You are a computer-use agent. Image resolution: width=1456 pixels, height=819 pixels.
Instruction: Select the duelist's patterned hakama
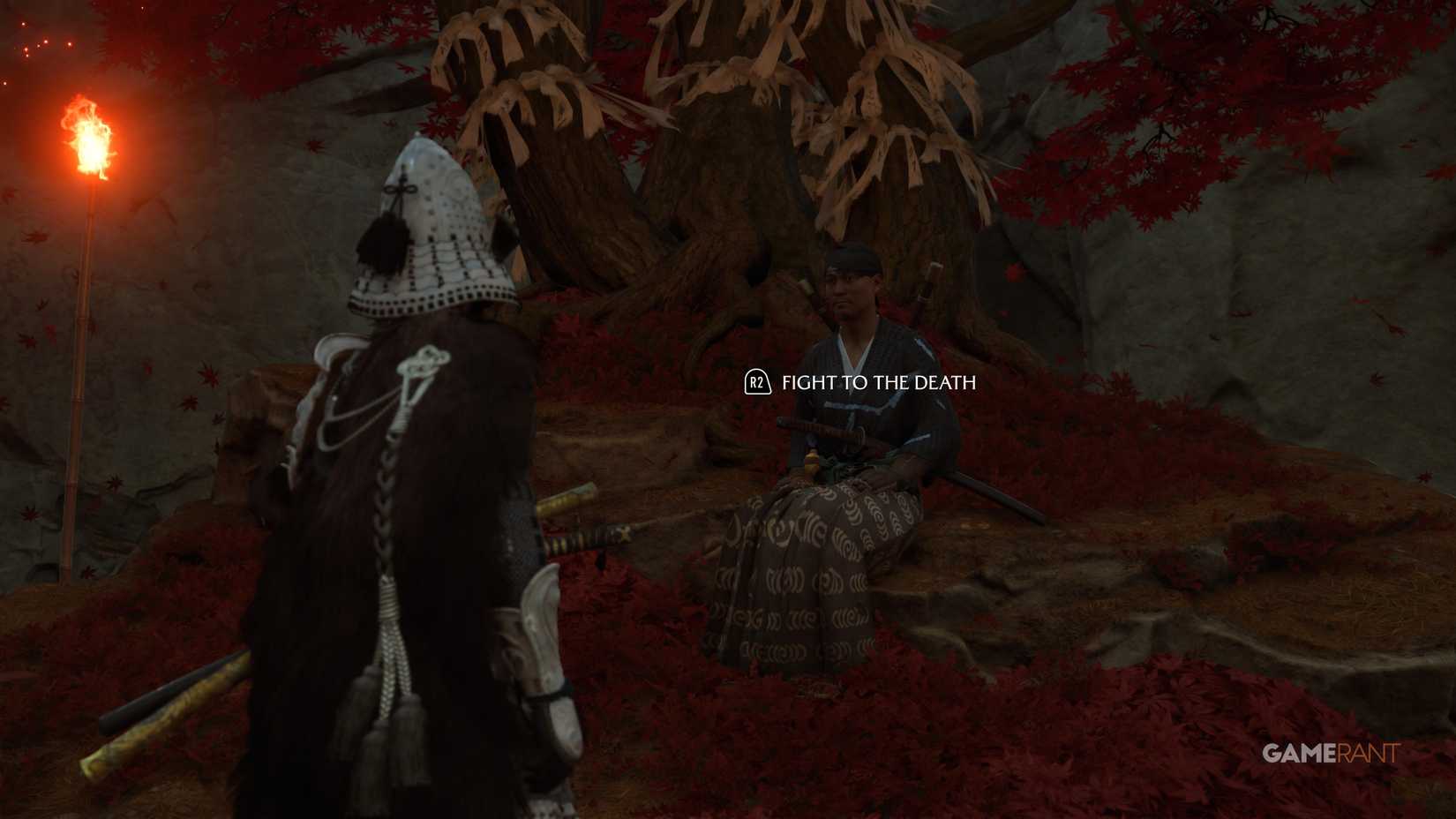803,574
